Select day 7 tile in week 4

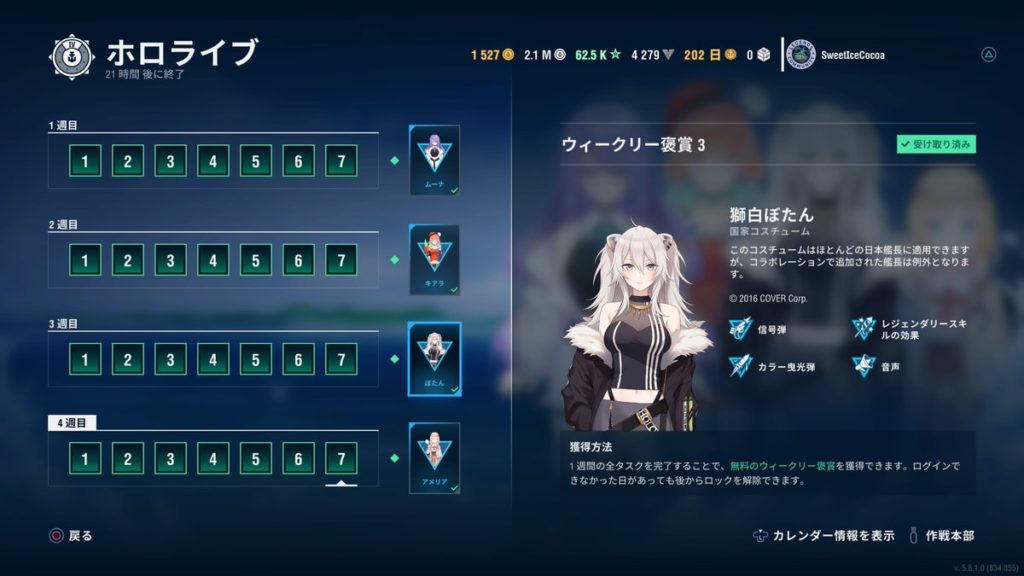pos(341,459)
